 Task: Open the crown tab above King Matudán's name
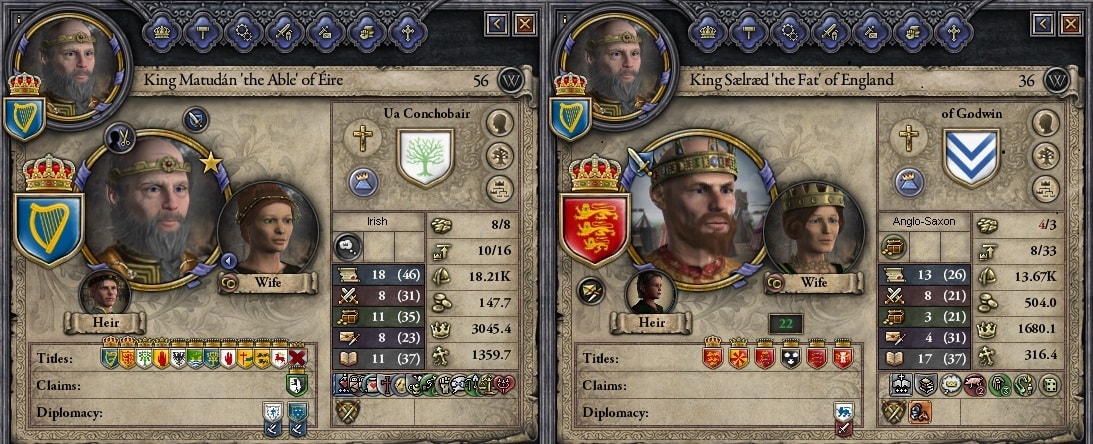(162, 31)
